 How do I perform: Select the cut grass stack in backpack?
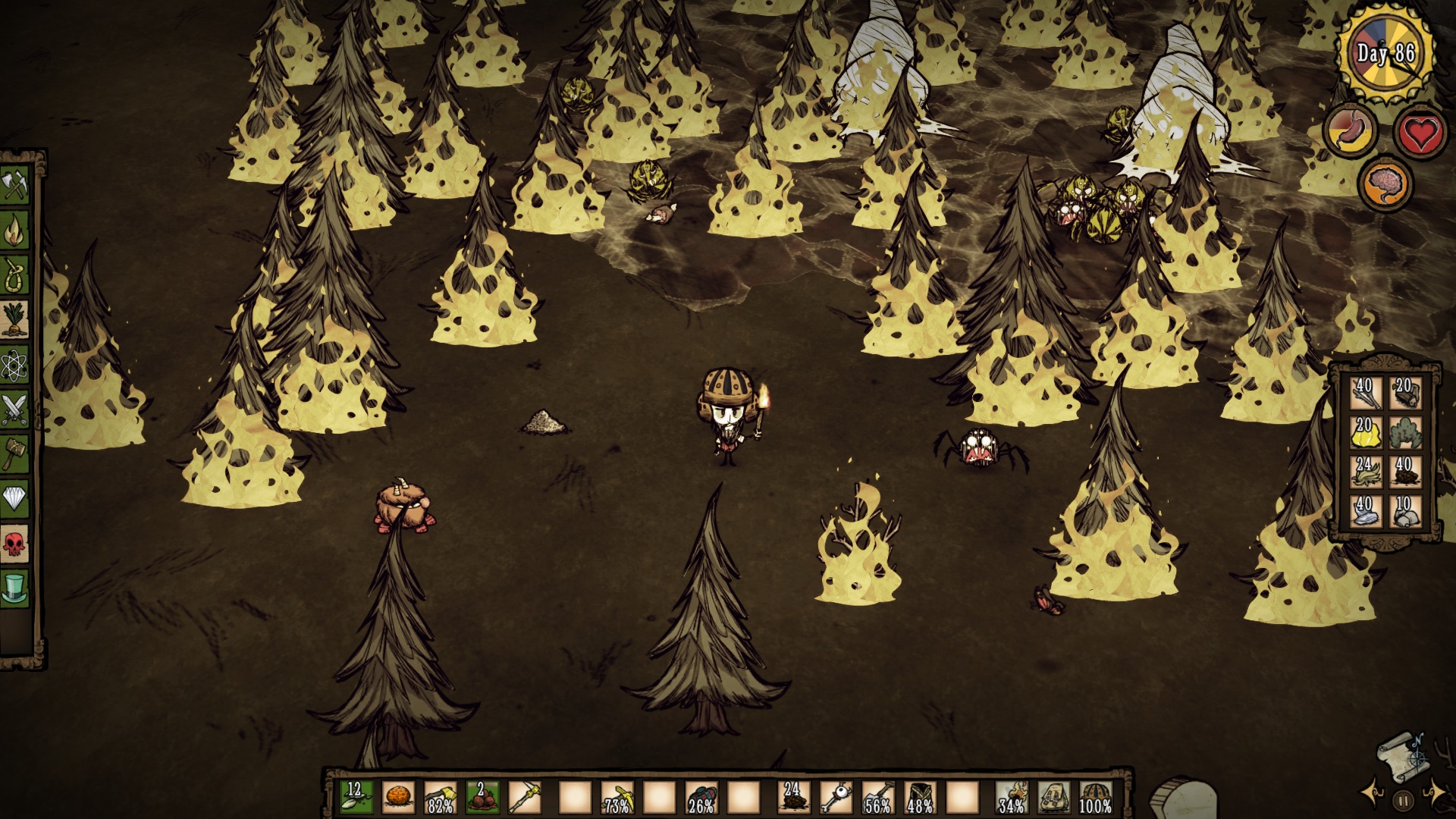point(1364,472)
